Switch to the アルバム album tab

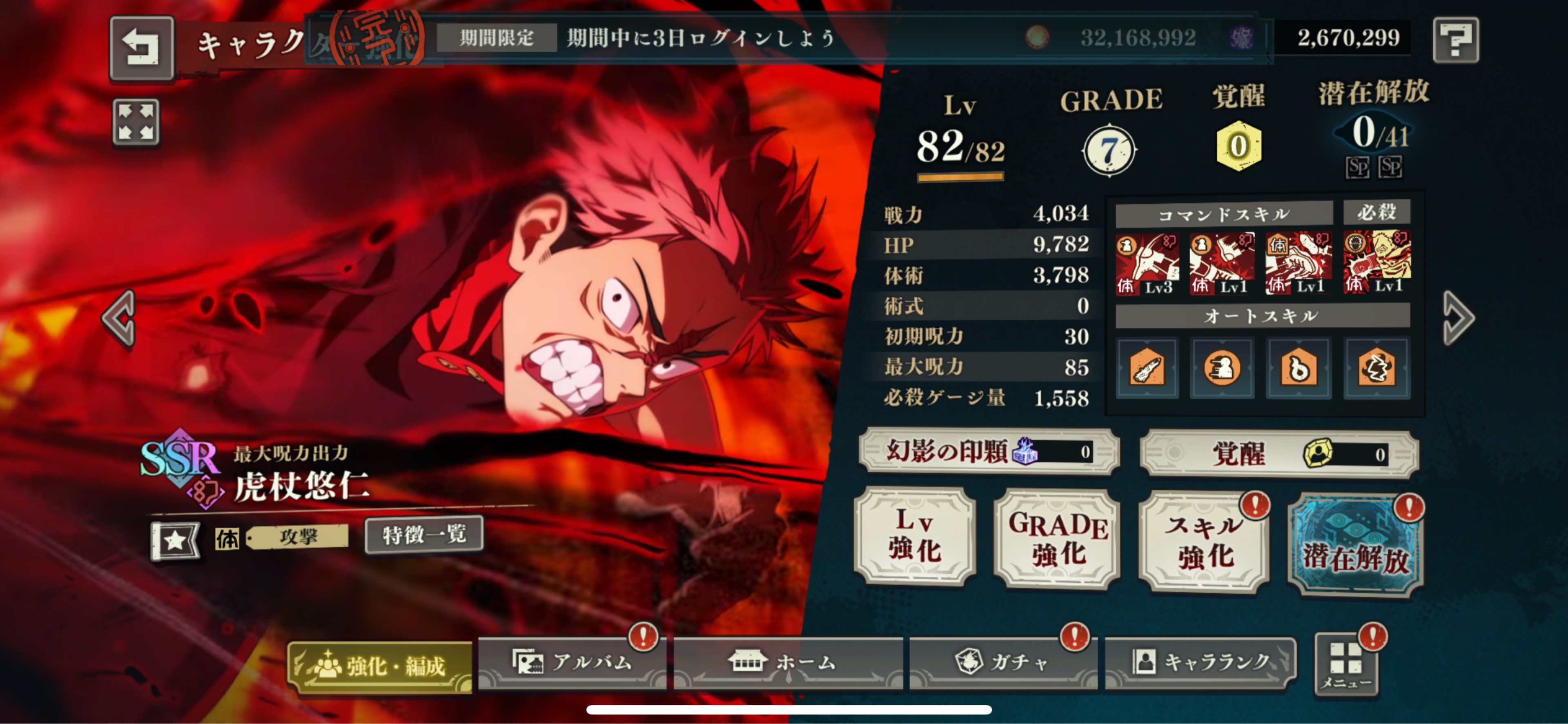[x=572, y=662]
